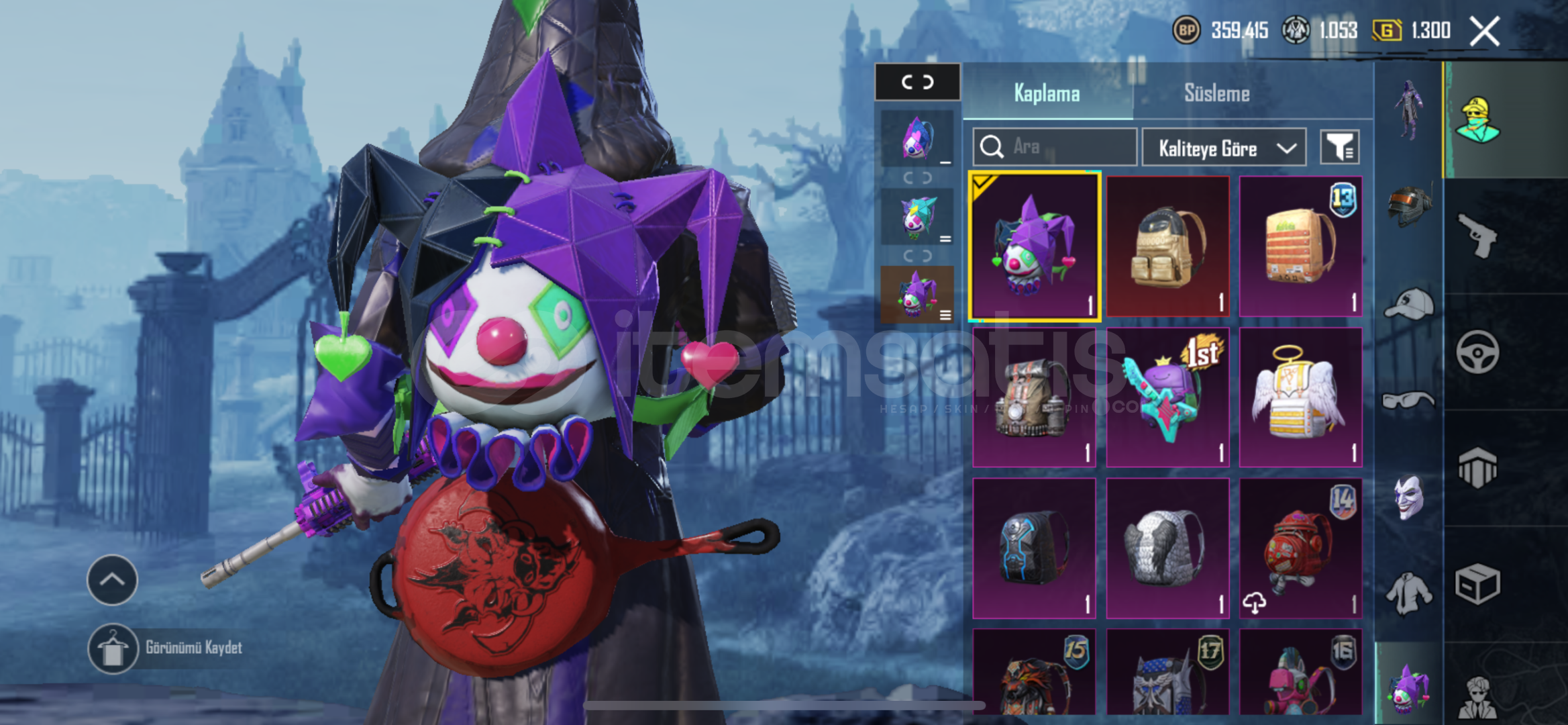Open the sunglasses category
1568x725 pixels.
click(1409, 401)
